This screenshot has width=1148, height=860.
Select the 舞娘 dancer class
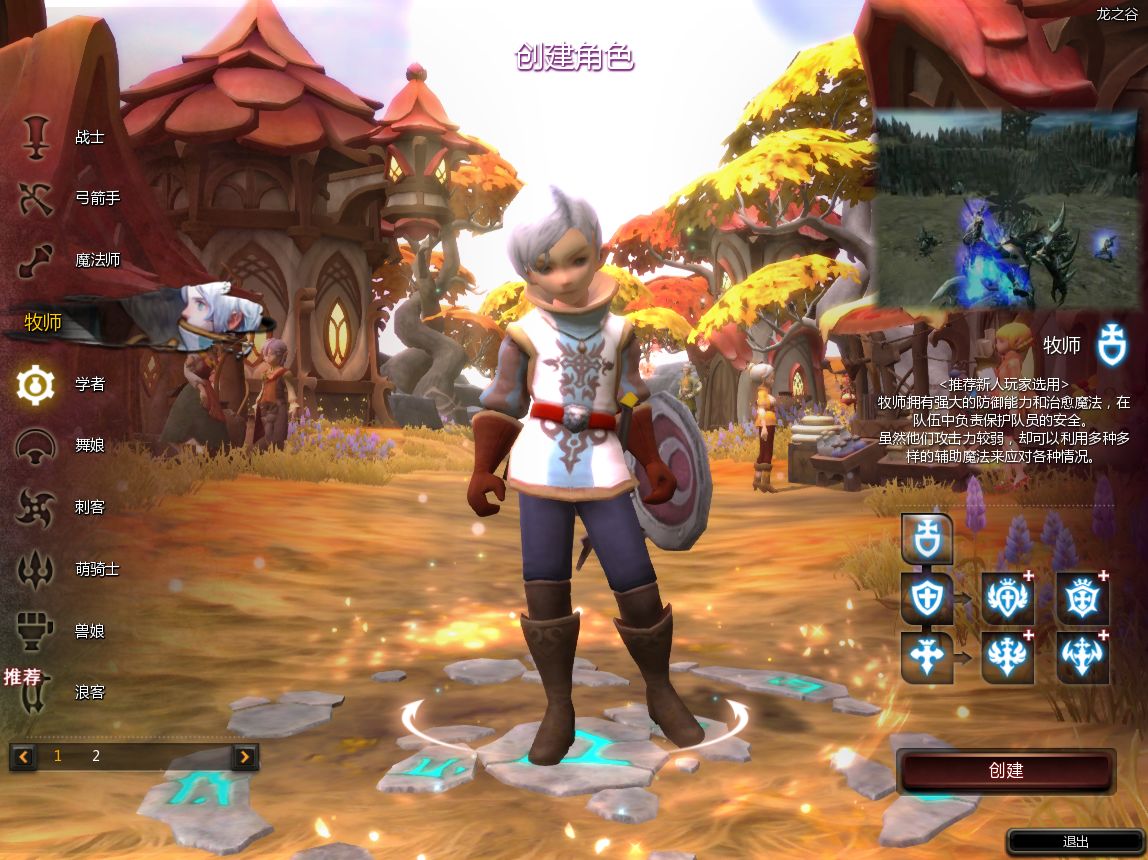60,446
